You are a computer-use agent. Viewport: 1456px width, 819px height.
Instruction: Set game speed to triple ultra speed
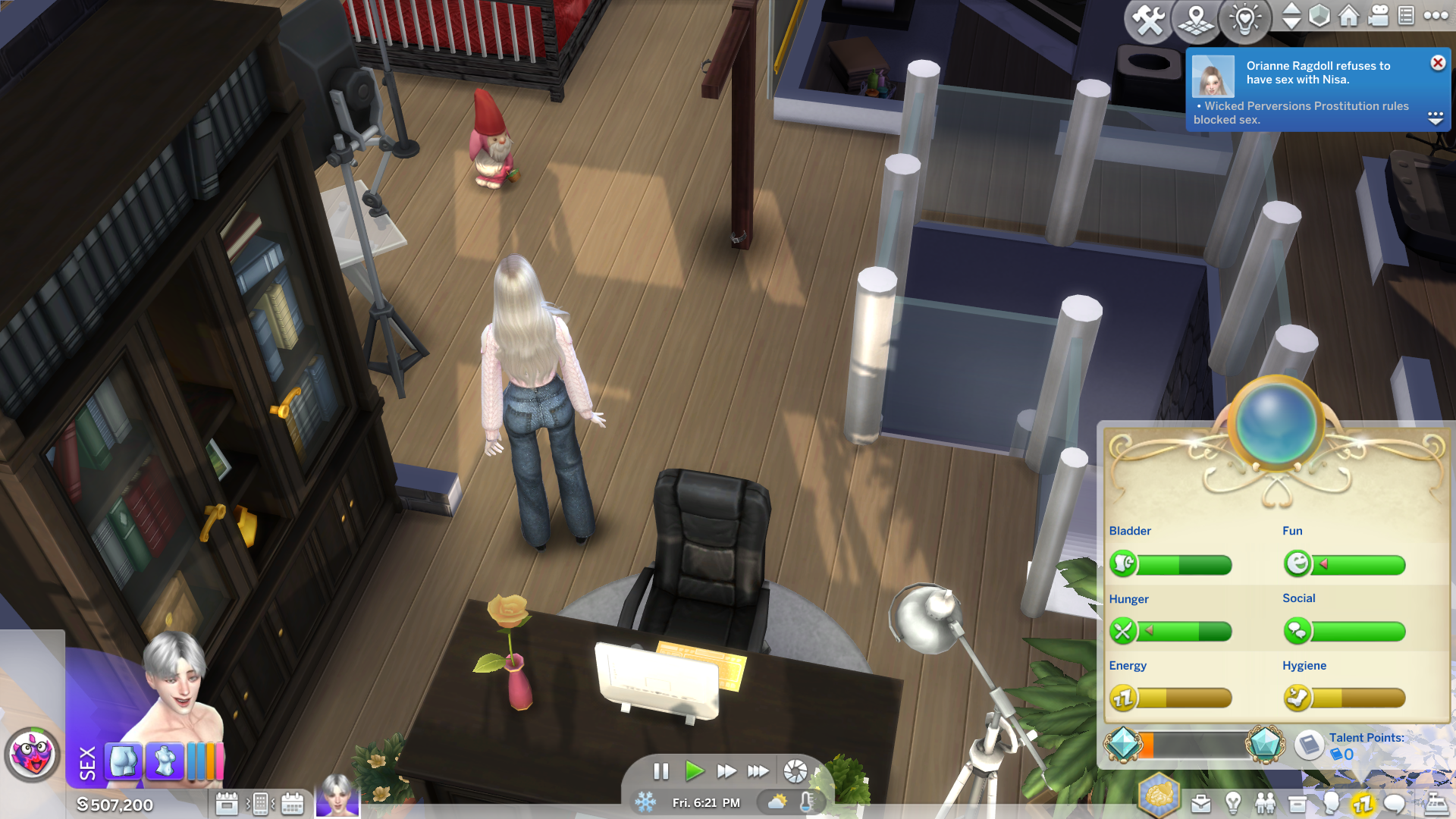pyautogui.click(x=758, y=771)
